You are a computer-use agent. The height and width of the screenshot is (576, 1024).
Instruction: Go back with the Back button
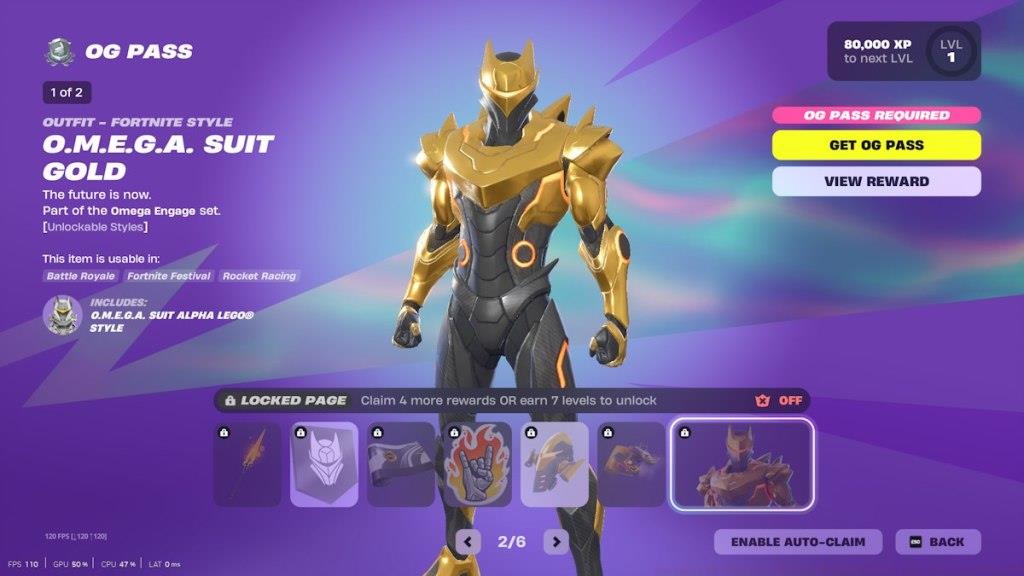pyautogui.click(x=938, y=542)
